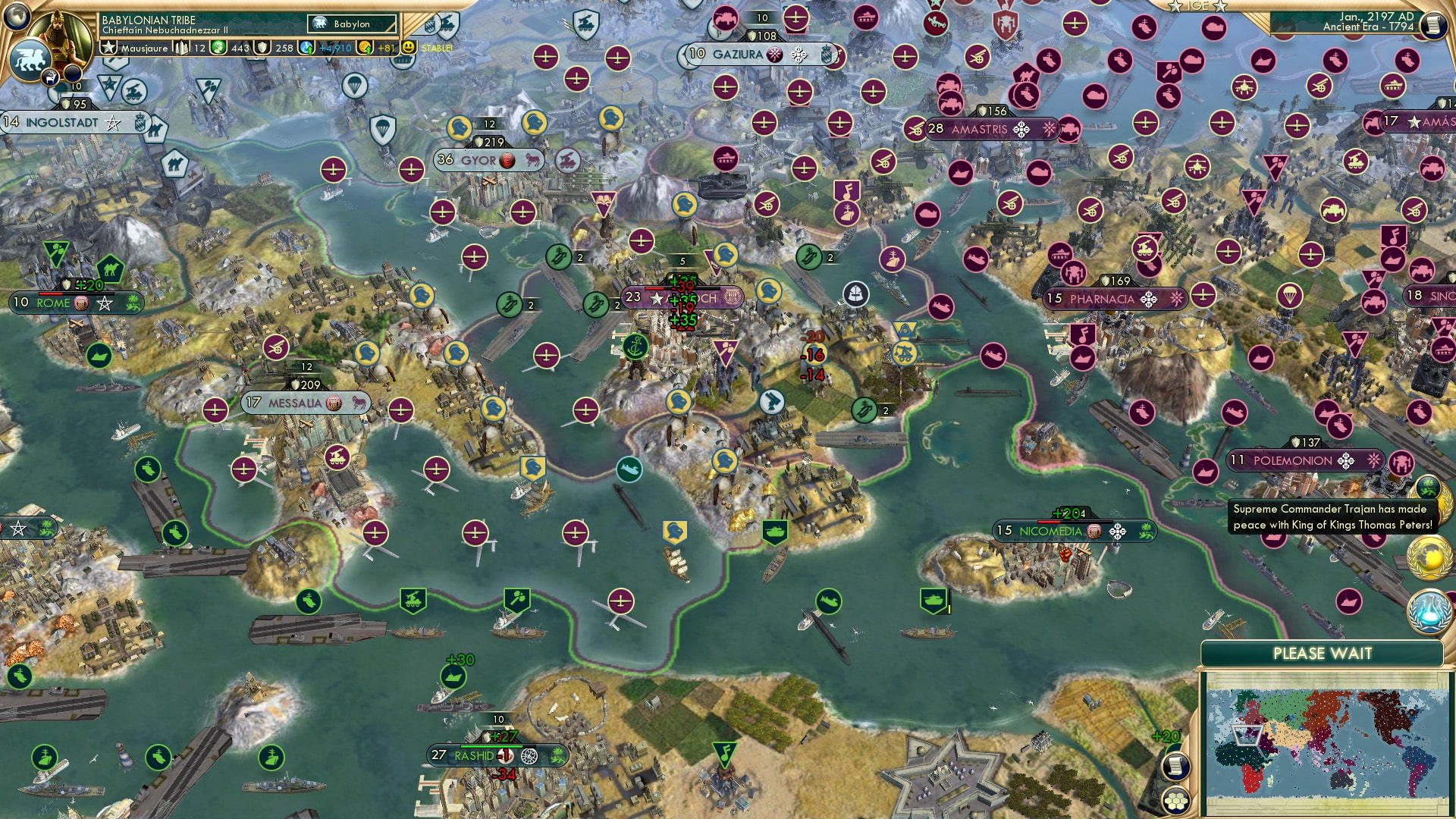1456x819 pixels.
Task: Open the smiley face stability indicator
Action: [409, 48]
